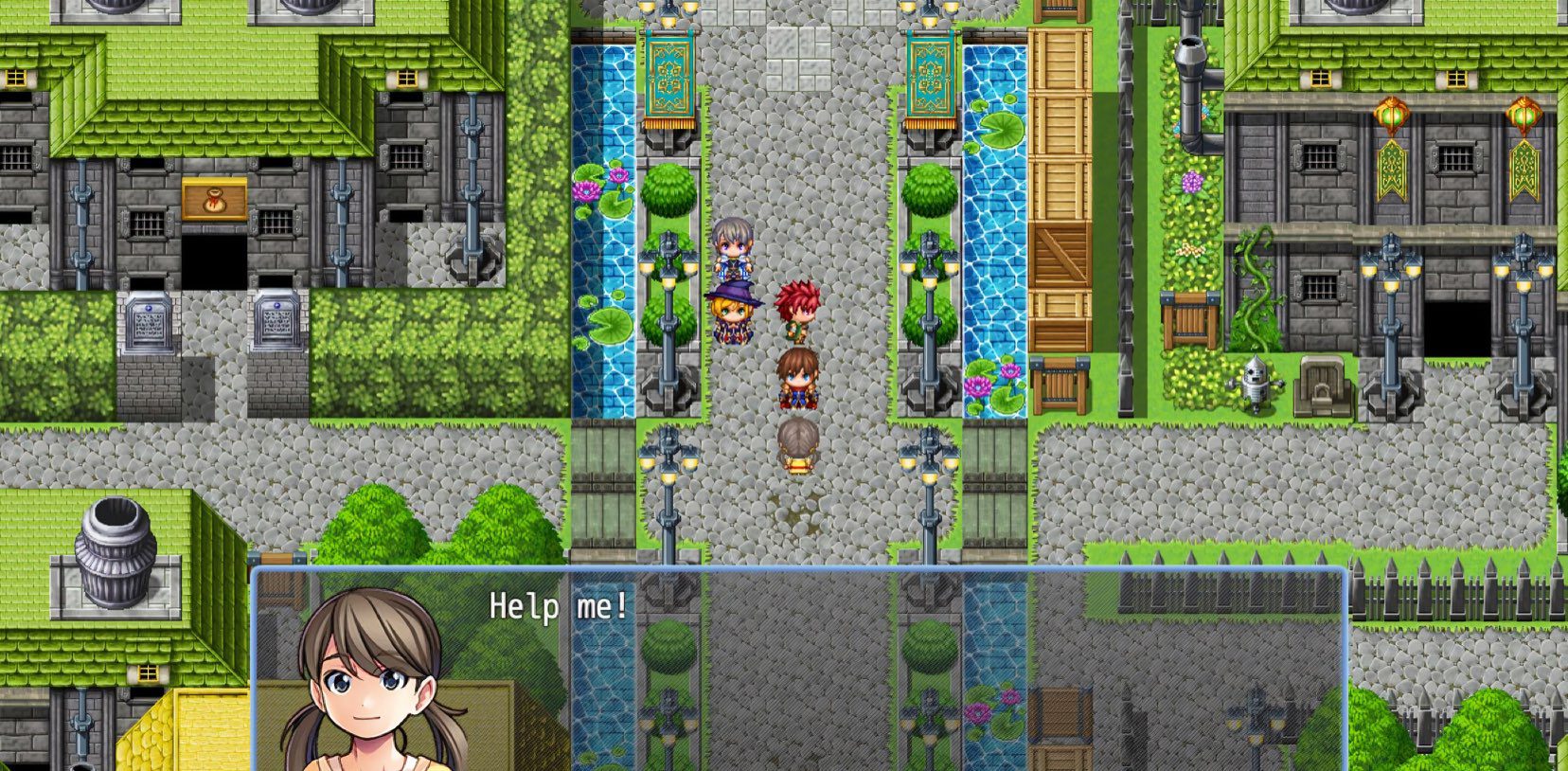Click the brown-haired hero in blue armor
The height and width of the screenshot is (771, 1568).
(796, 379)
